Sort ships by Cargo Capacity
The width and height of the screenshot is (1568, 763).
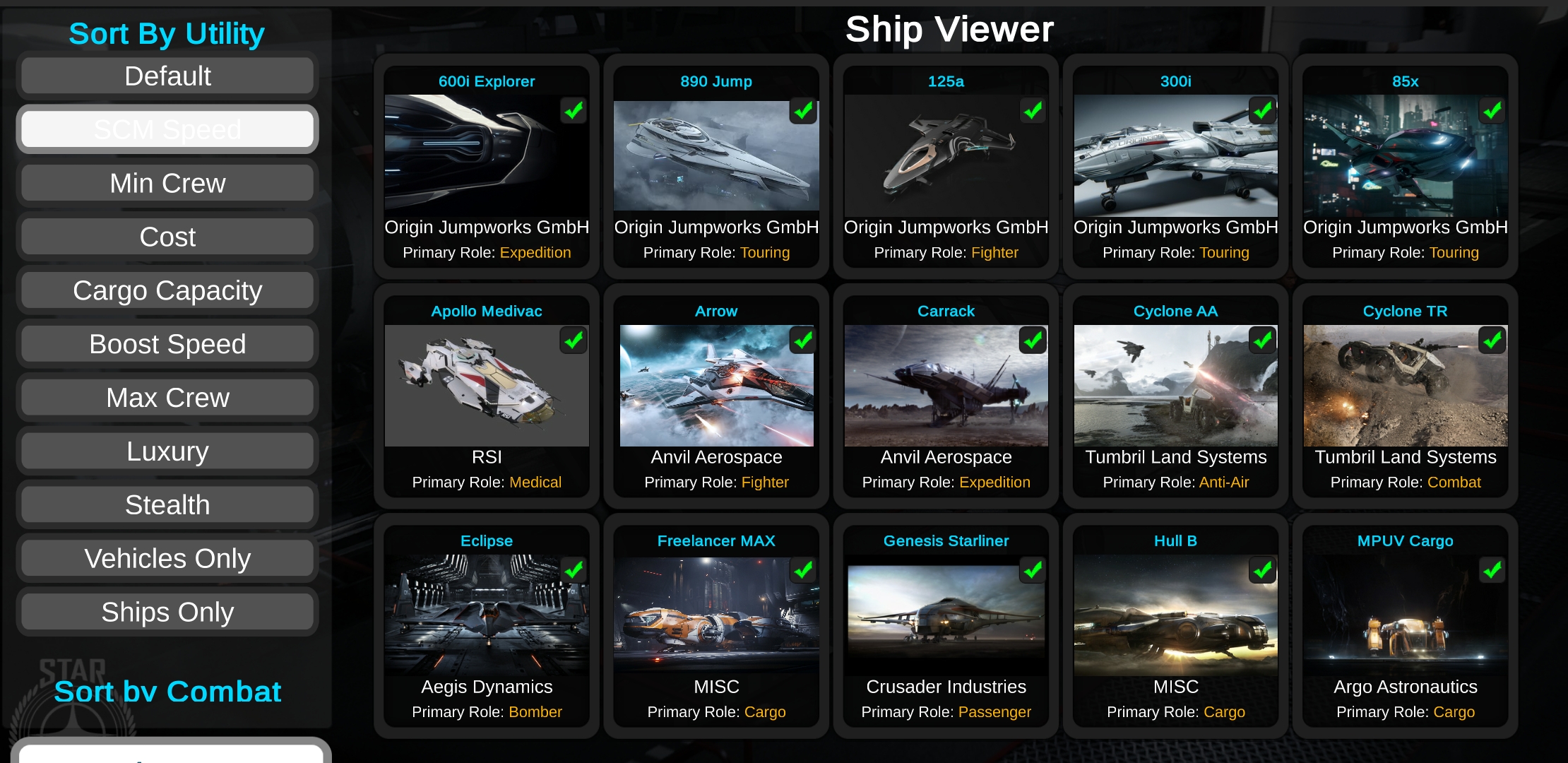[167, 290]
